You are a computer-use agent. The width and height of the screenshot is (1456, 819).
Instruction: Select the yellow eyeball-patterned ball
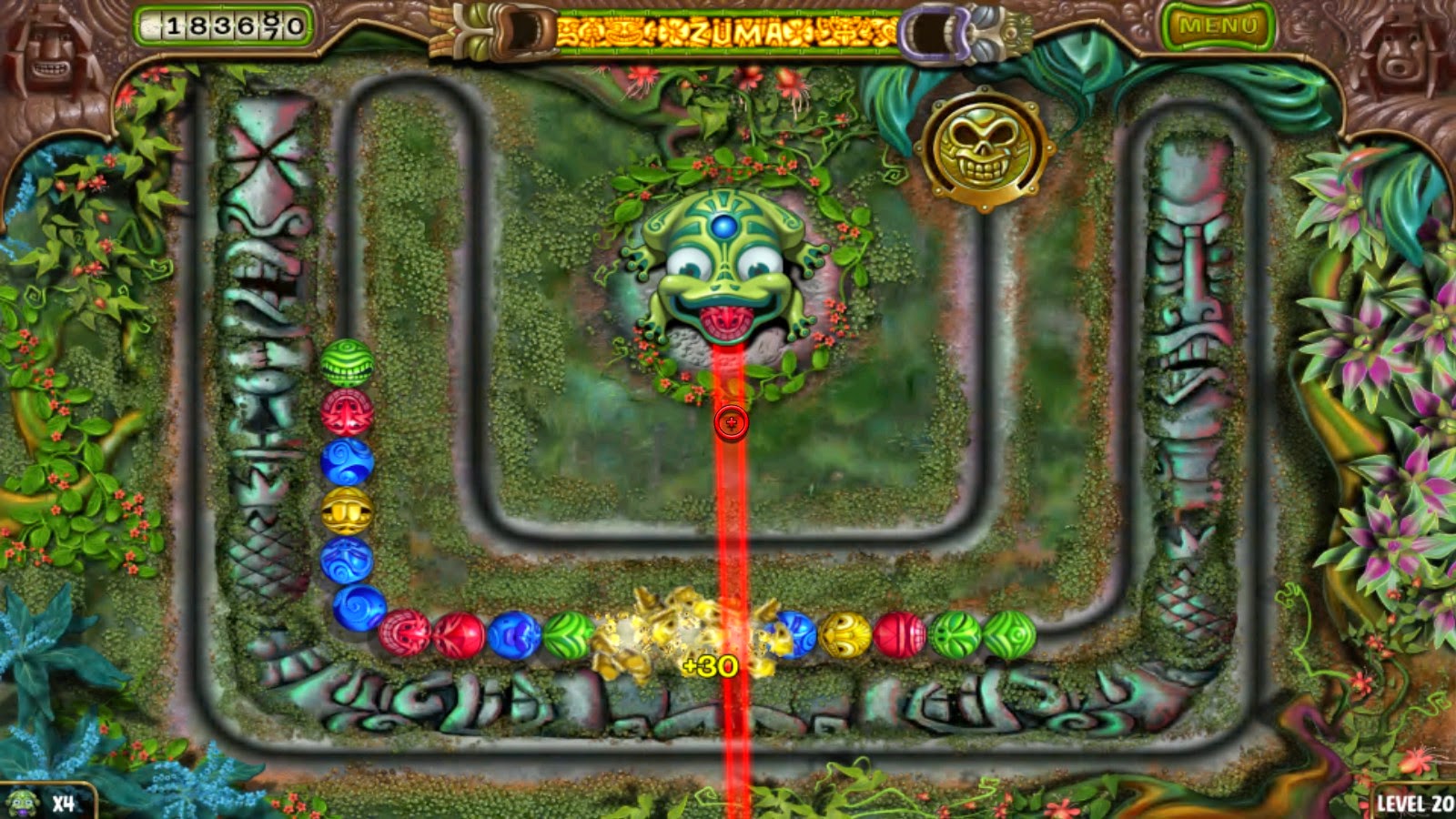(x=846, y=635)
